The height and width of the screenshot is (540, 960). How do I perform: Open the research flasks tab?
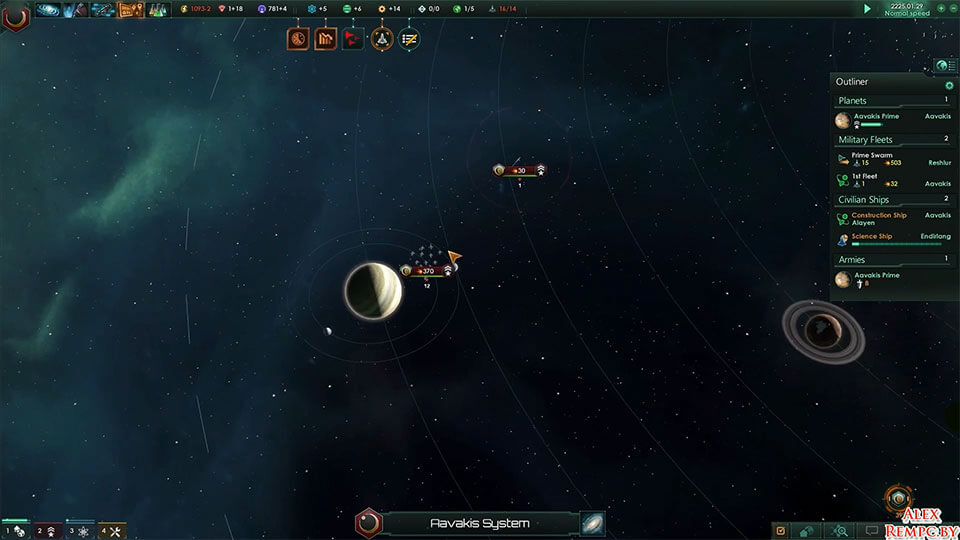[157, 10]
